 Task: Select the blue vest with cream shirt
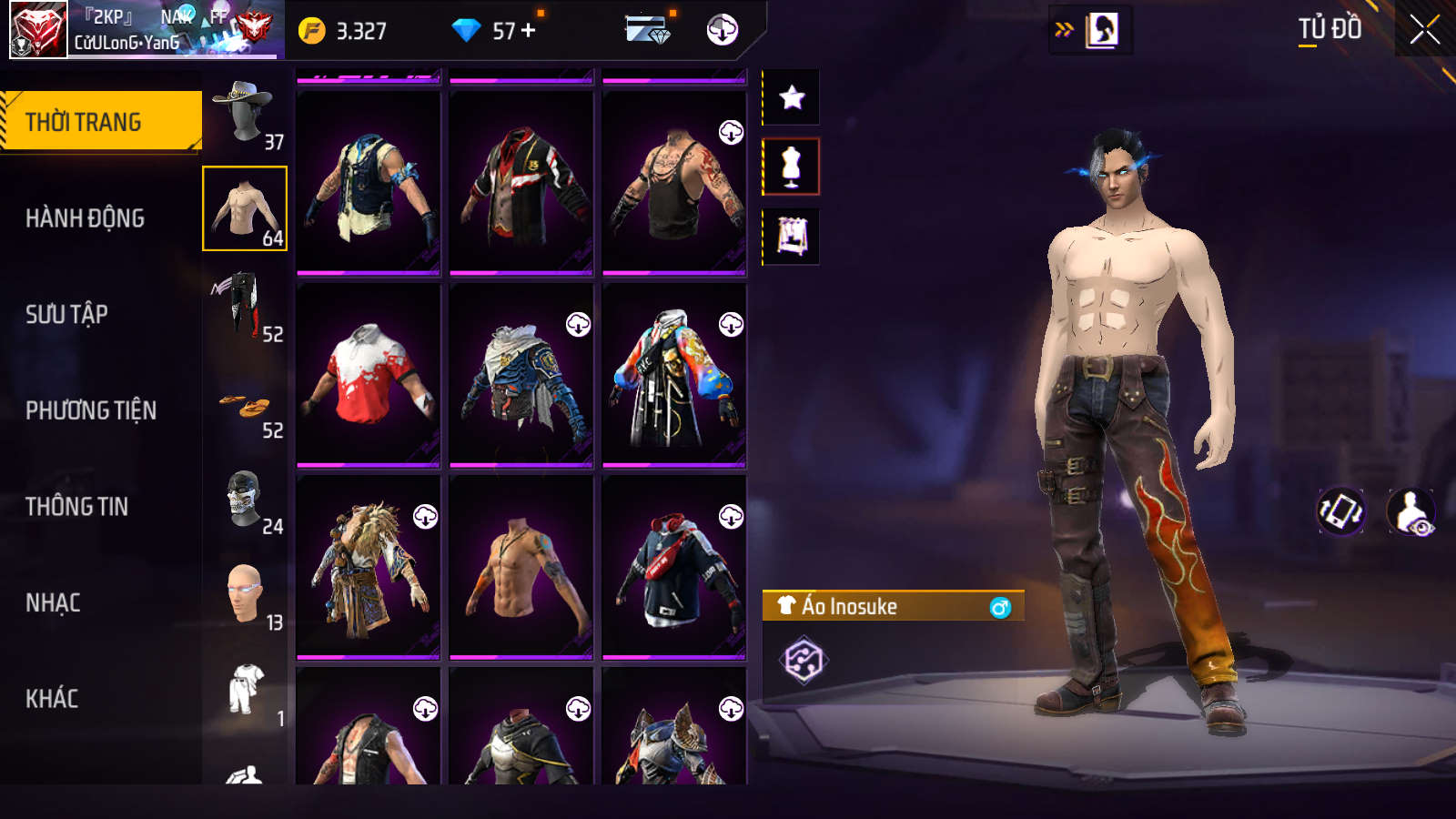pos(369,182)
